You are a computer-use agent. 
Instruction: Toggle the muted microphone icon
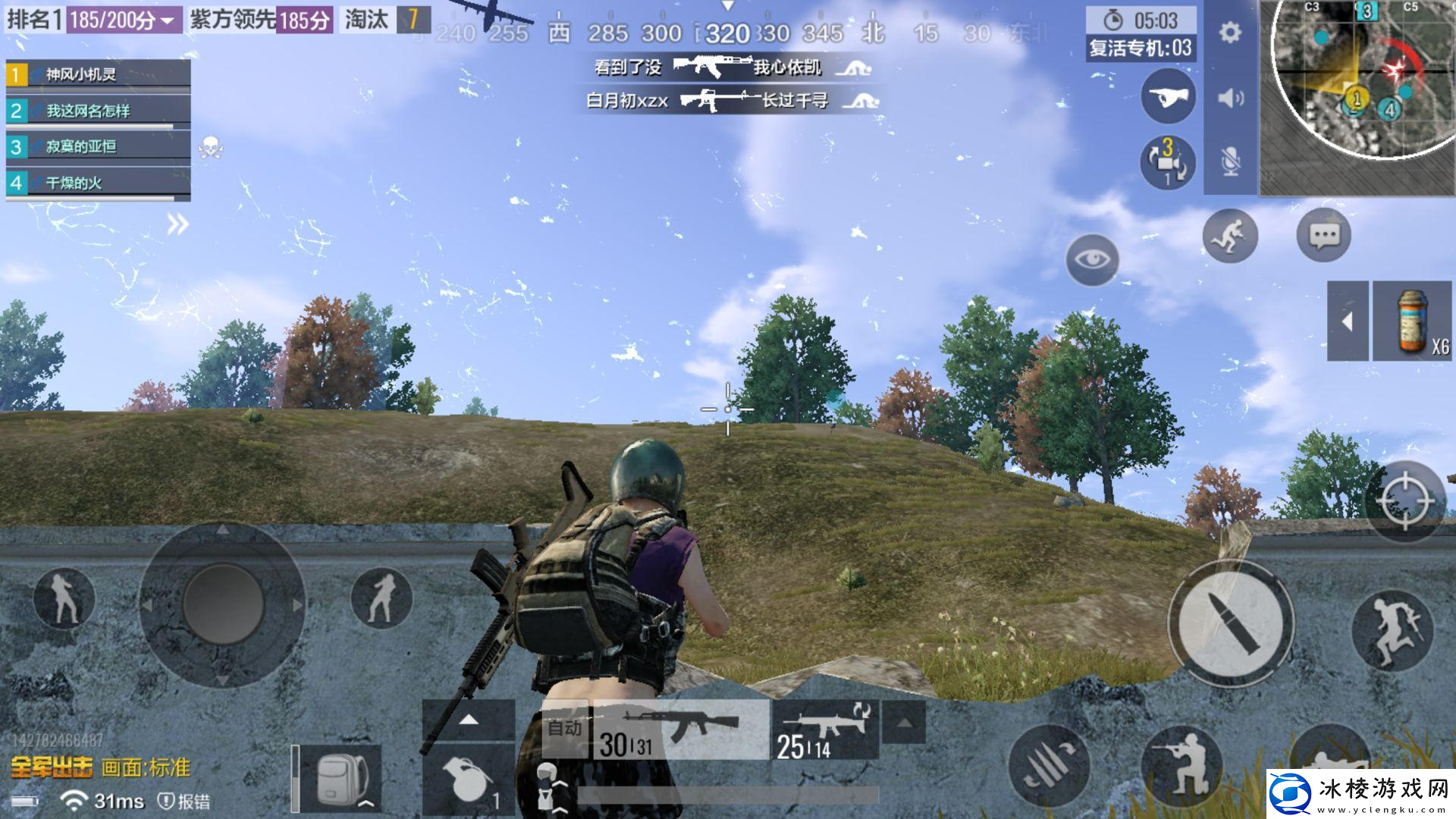point(1230,162)
